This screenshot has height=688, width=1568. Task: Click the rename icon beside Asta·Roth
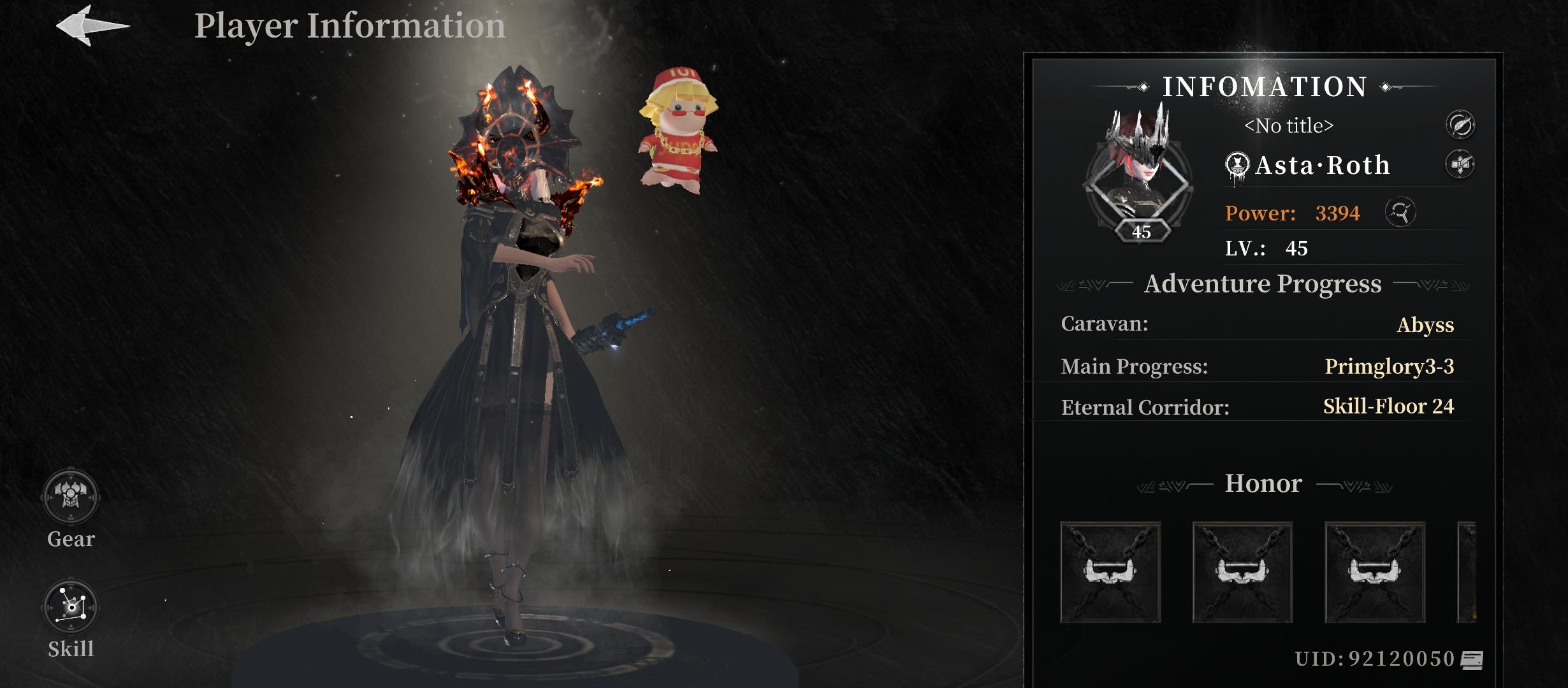pos(1460,164)
